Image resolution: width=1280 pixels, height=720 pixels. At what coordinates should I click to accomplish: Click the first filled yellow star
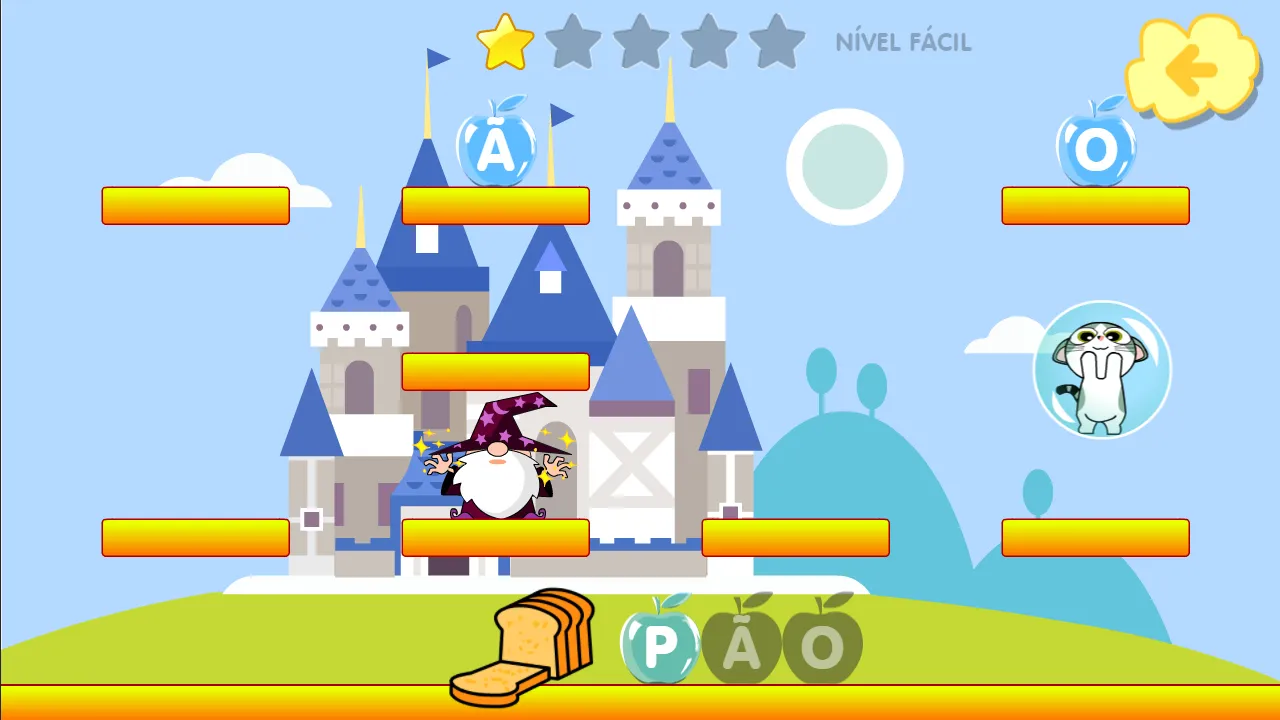coord(505,42)
